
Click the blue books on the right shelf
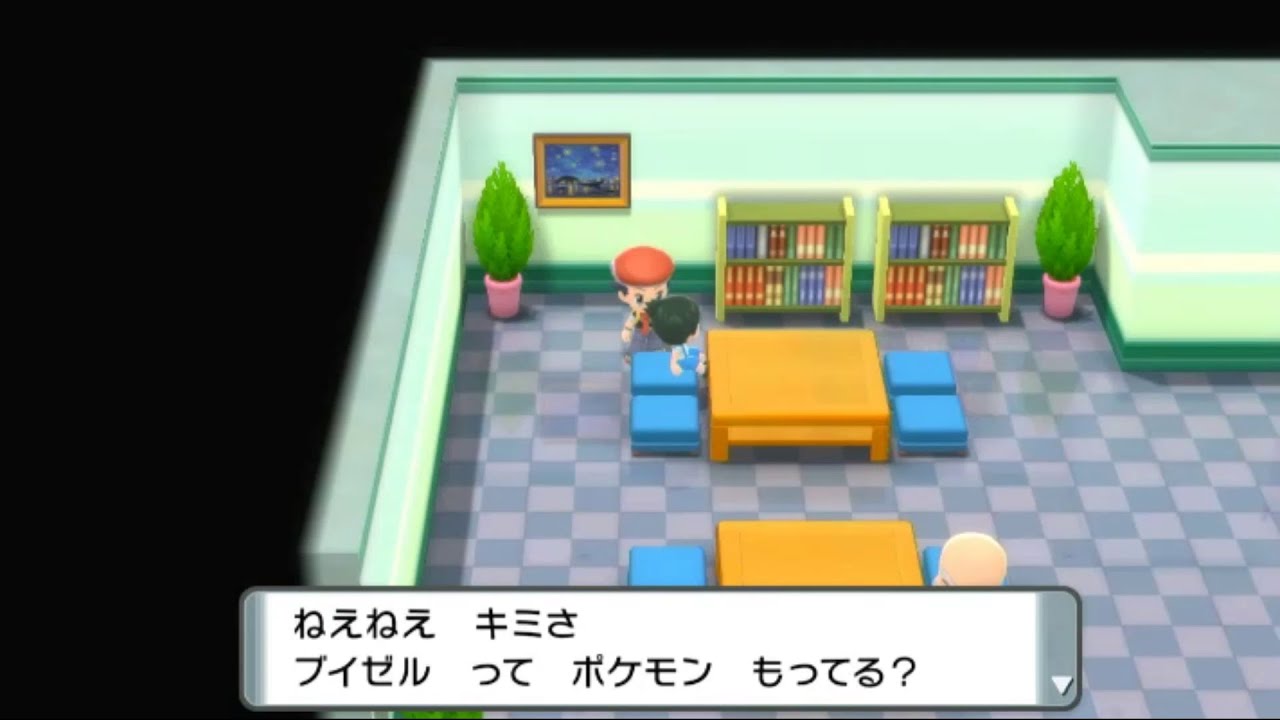point(910,240)
